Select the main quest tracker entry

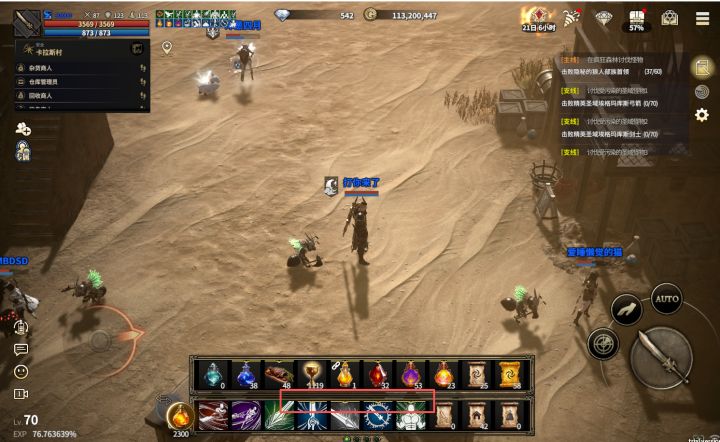620,65
